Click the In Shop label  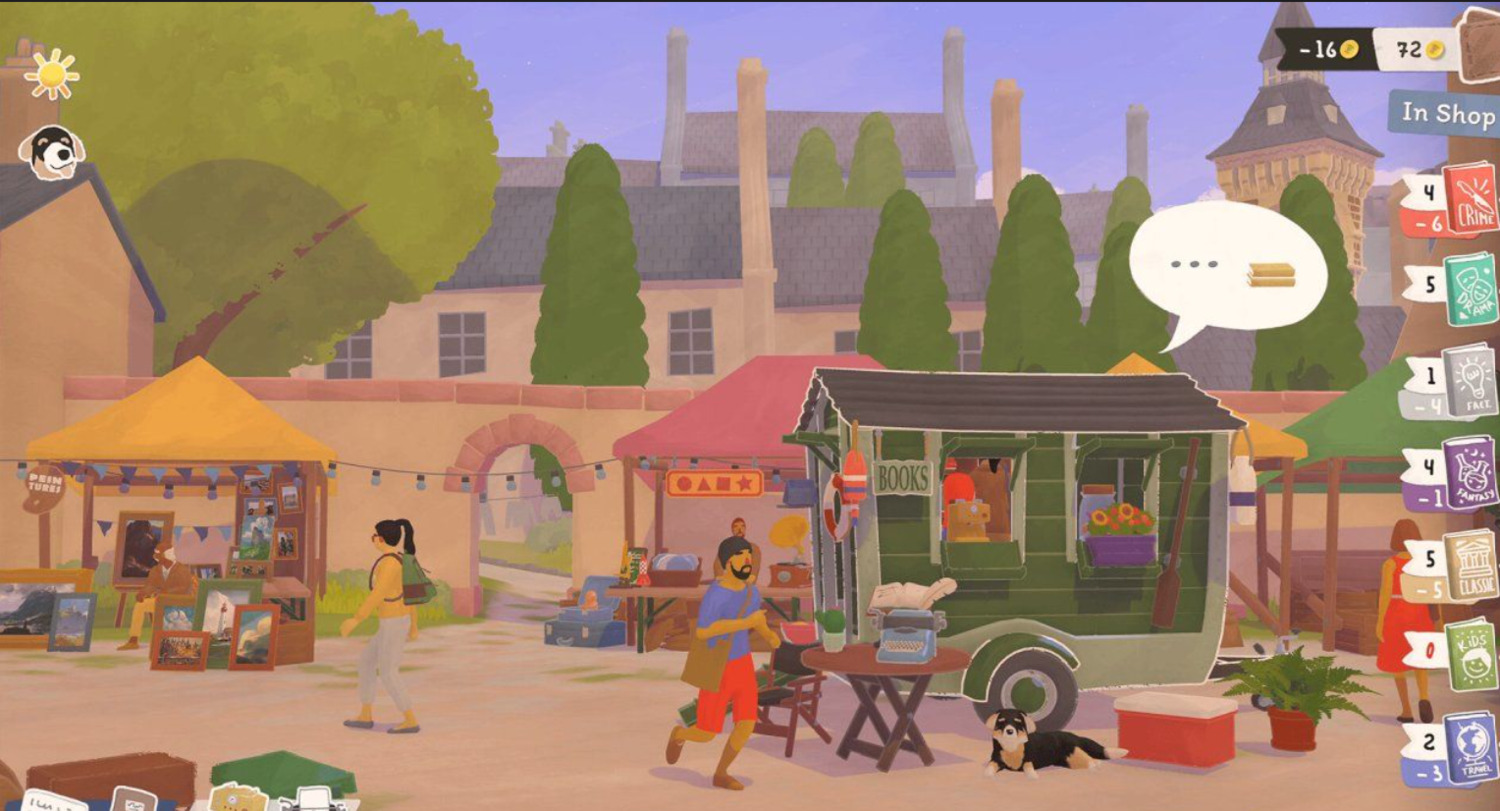tap(1446, 113)
